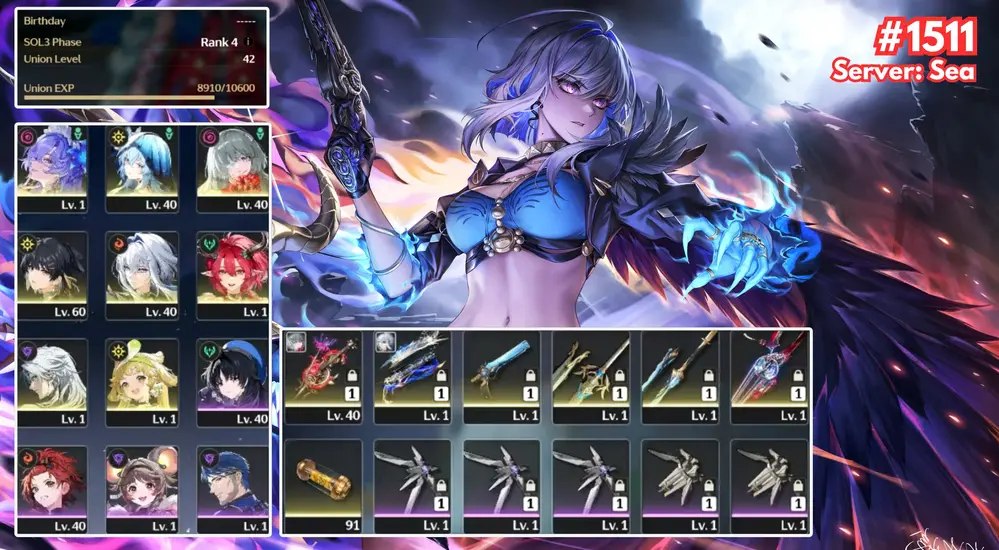Select the purple-haired Lv. 1 character portrait
This screenshot has width=999, height=550.
pyautogui.click(x=53, y=166)
